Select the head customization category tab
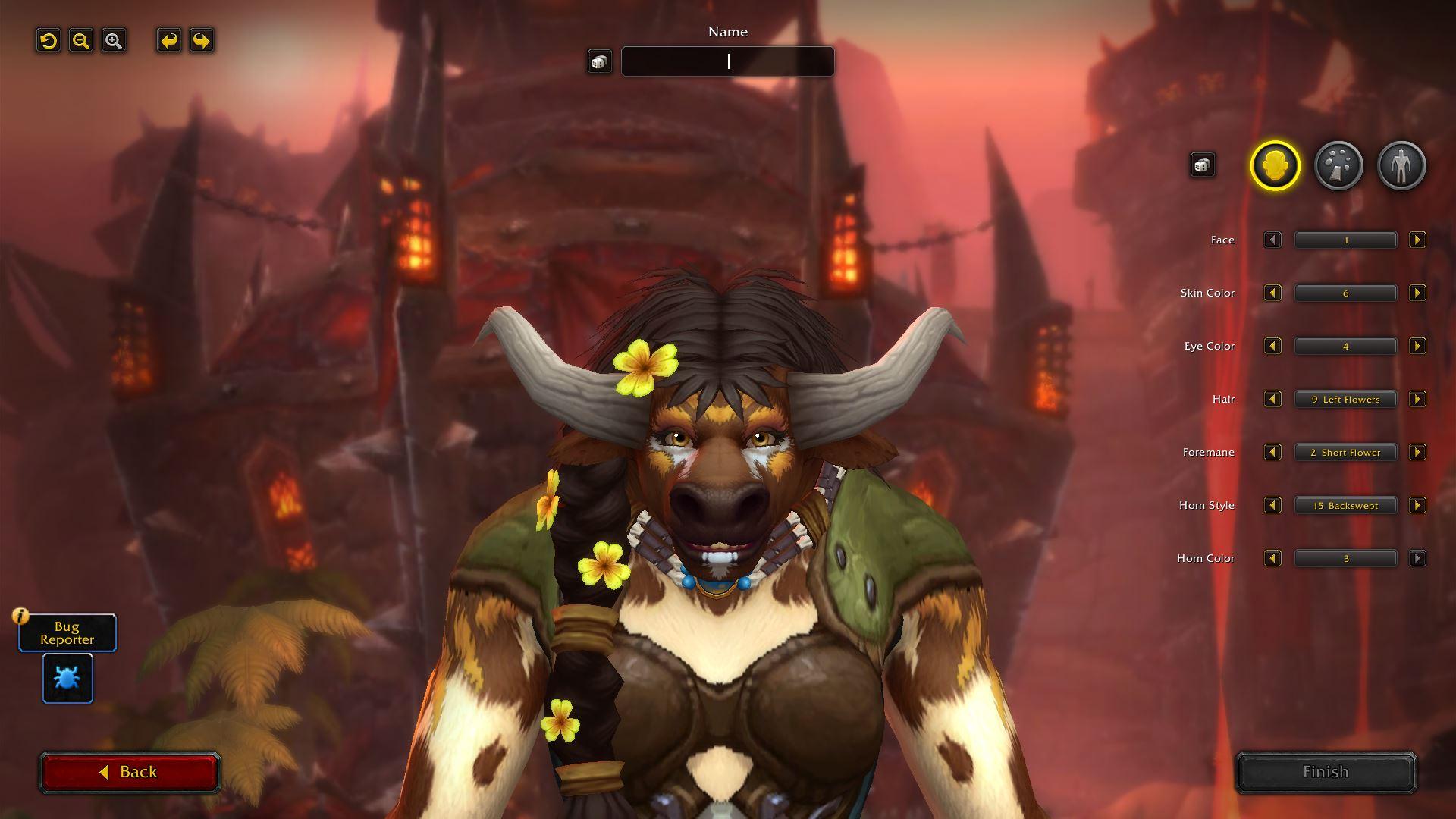This screenshot has width=1456, height=819. coord(1275,165)
